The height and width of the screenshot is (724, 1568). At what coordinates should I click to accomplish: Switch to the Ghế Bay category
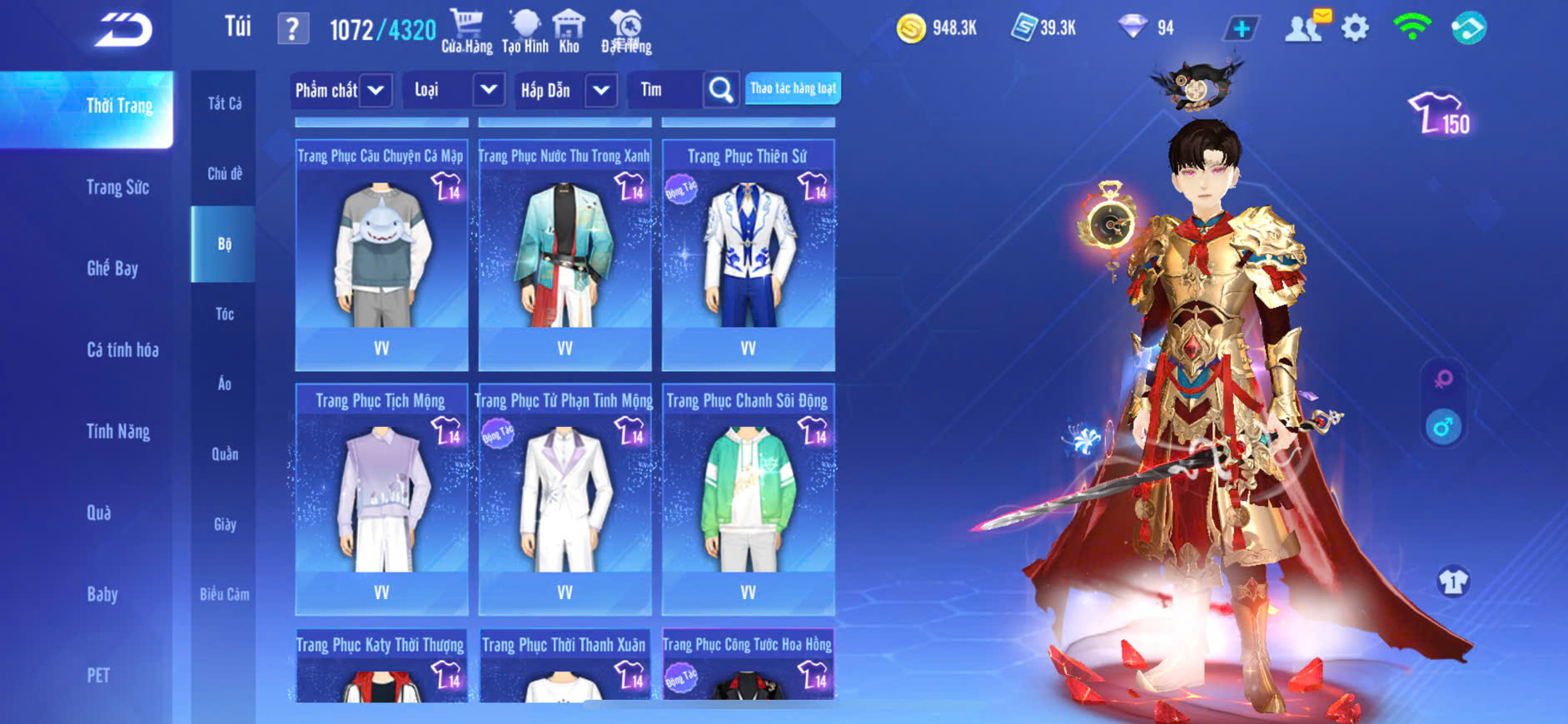click(112, 268)
